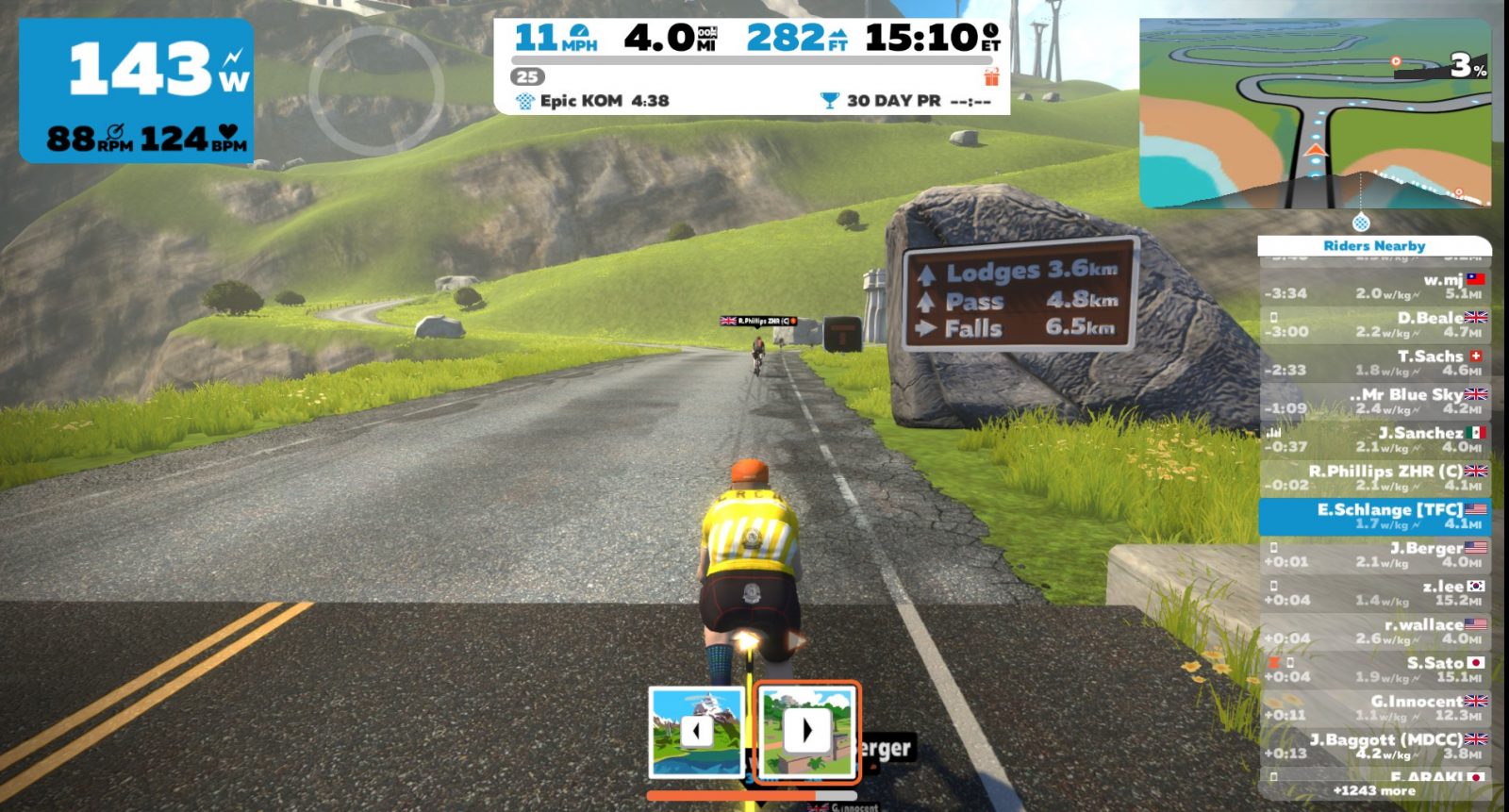Select highlighted E.Schlange [TFC] row
The image size is (1509, 812).
pos(1374,516)
